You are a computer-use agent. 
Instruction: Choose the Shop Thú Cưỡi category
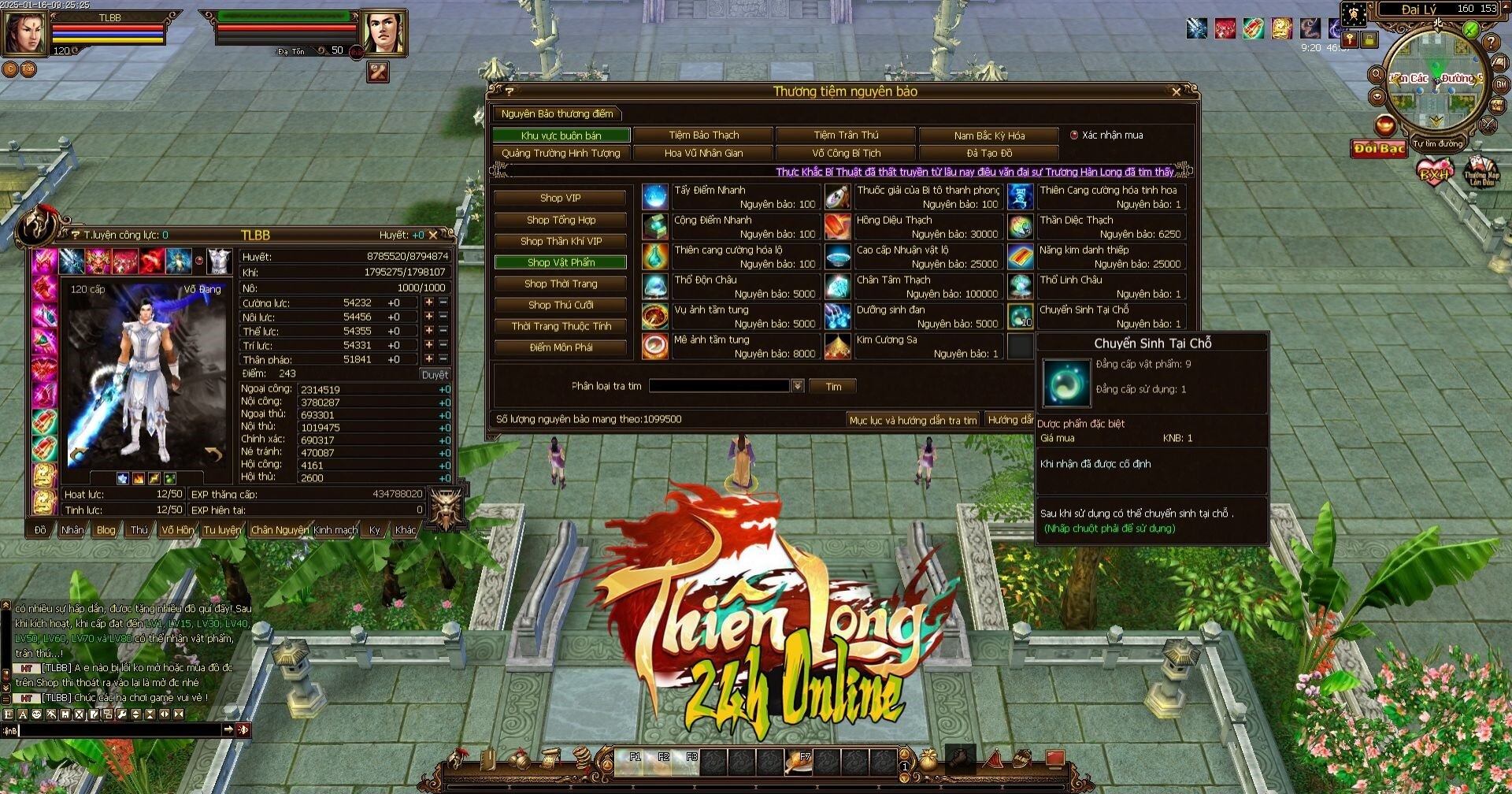tap(561, 305)
